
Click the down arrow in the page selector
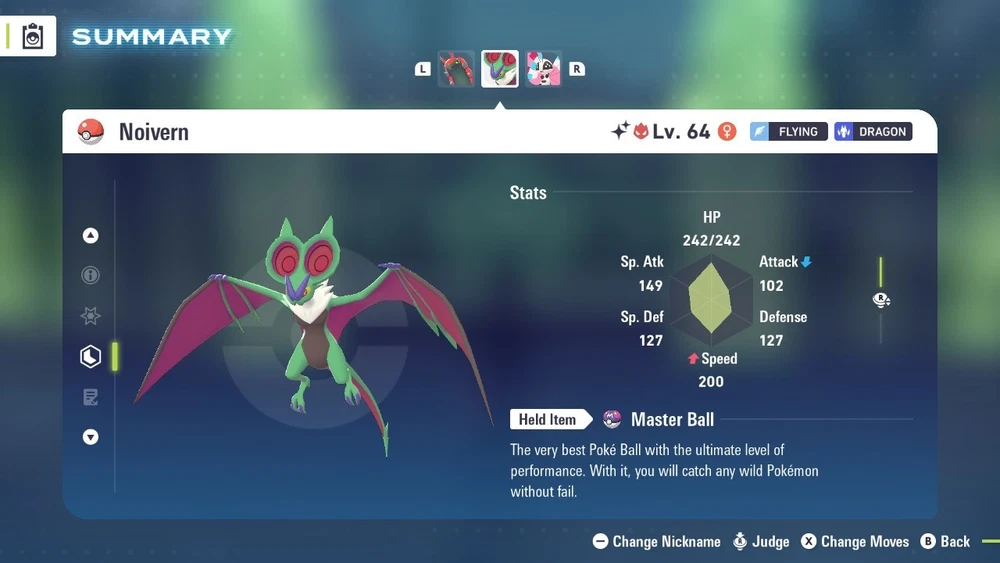click(91, 437)
